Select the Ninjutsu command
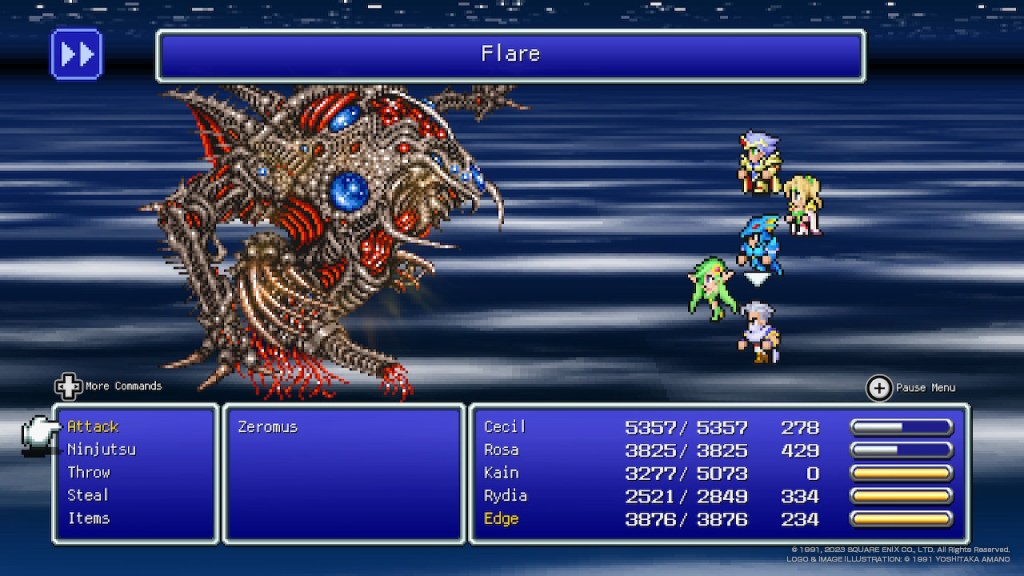The width and height of the screenshot is (1024, 576). click(x=101, y=450)
